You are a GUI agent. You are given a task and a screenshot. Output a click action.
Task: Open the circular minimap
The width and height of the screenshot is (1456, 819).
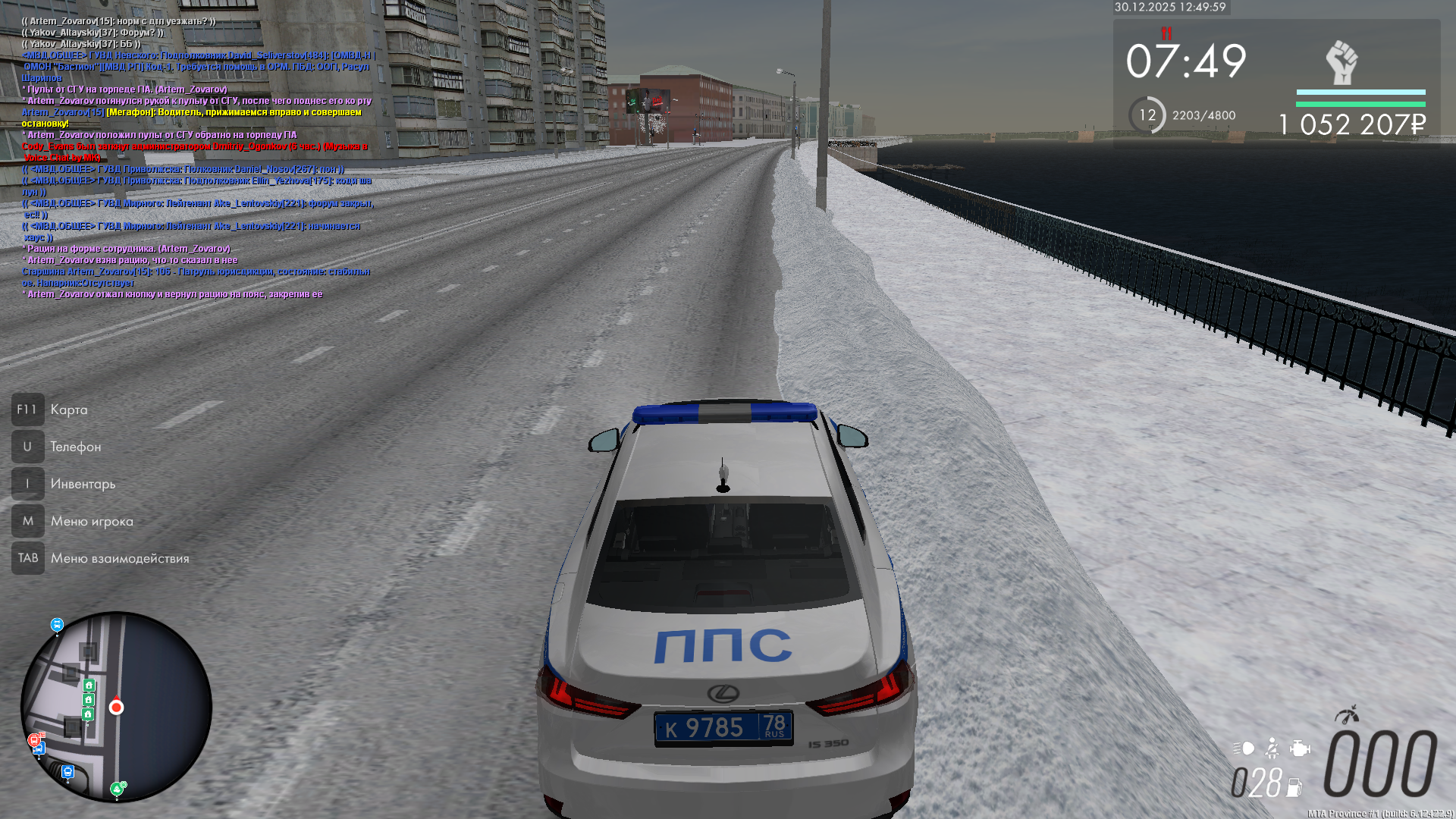click(116, 707)
